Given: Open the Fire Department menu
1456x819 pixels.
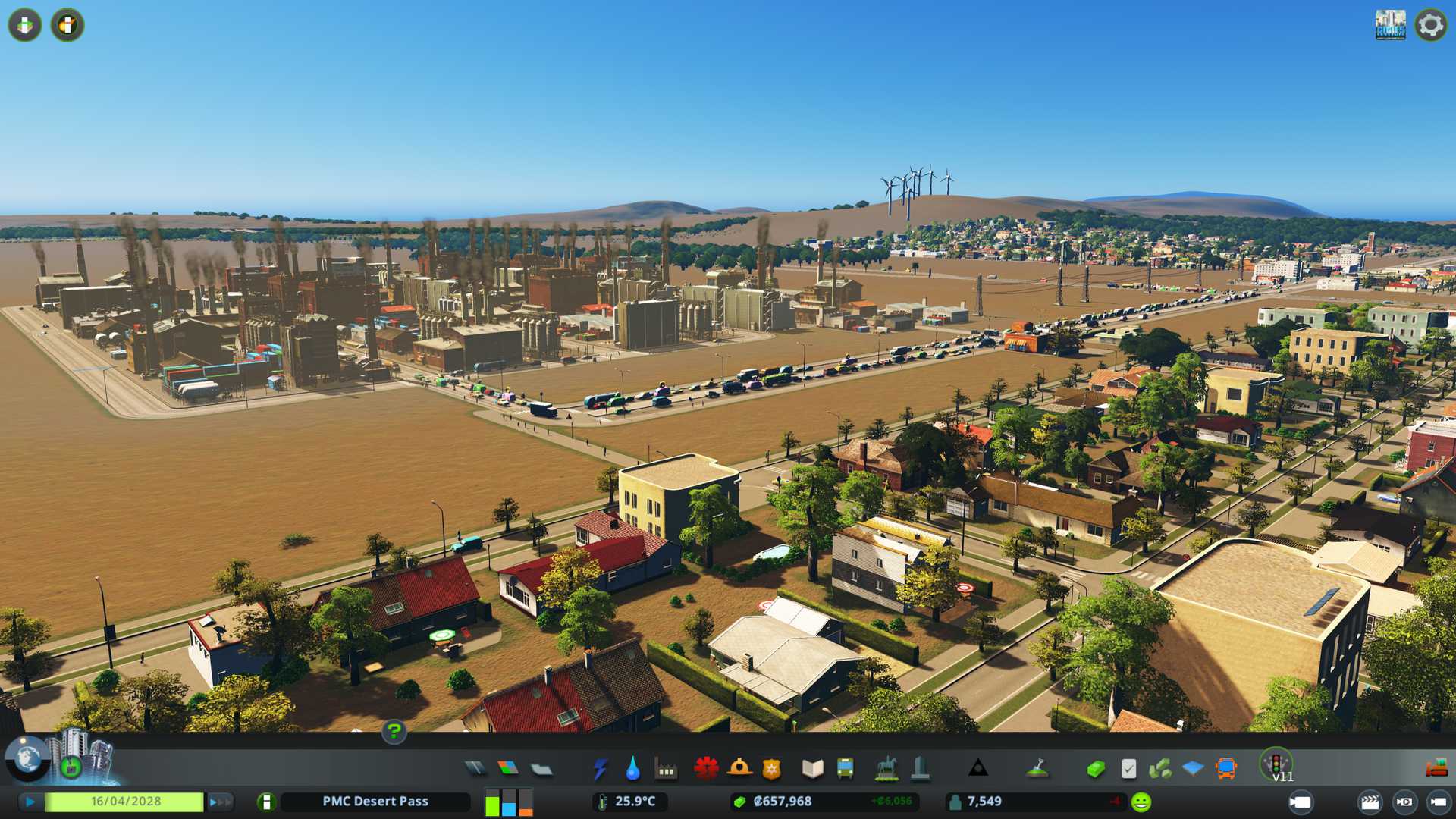Looking at the screenshot, I should click(739, 769).
